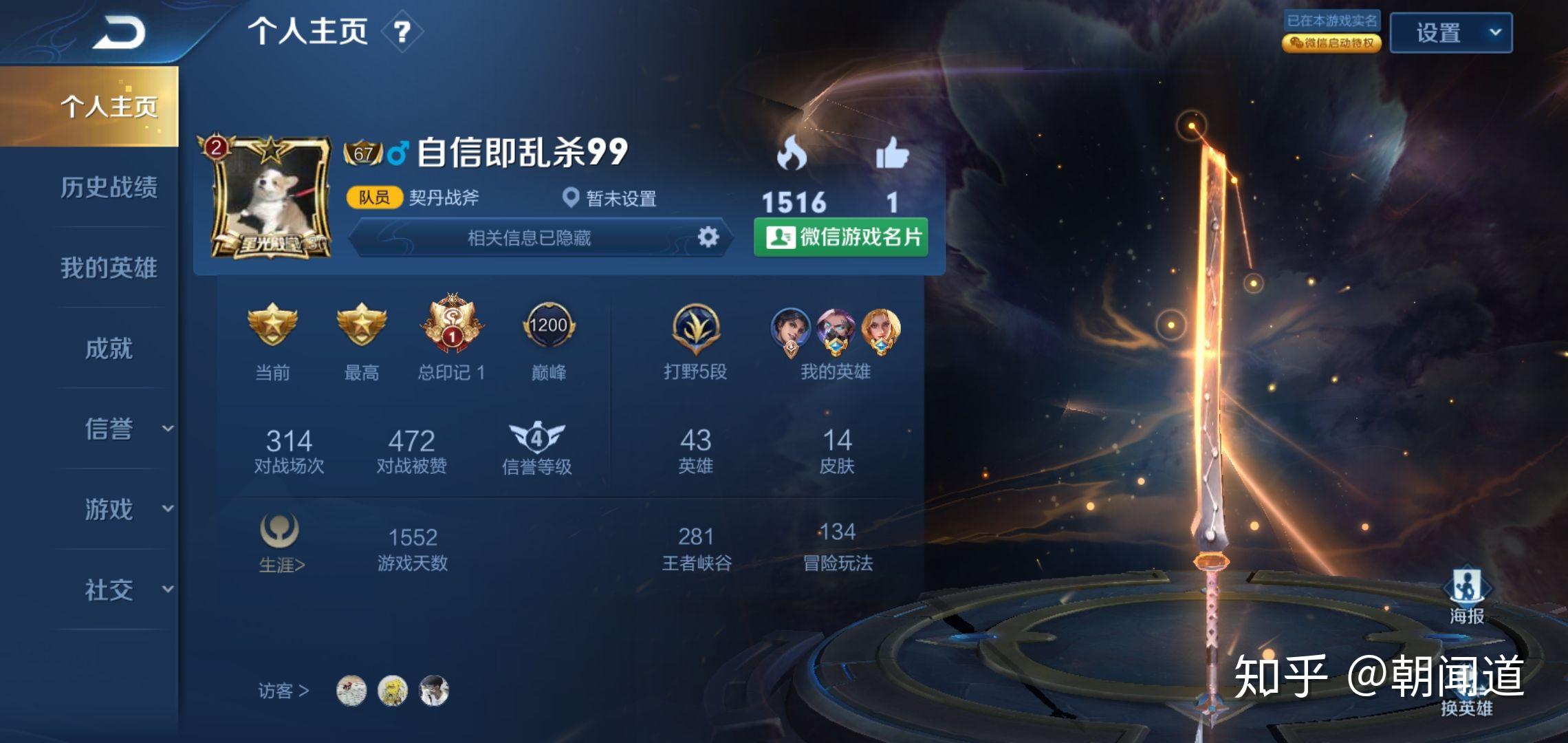Click the 信誉等级 level 4 badge
Viewport: 1568px width, 743px height.
(537, 438)
